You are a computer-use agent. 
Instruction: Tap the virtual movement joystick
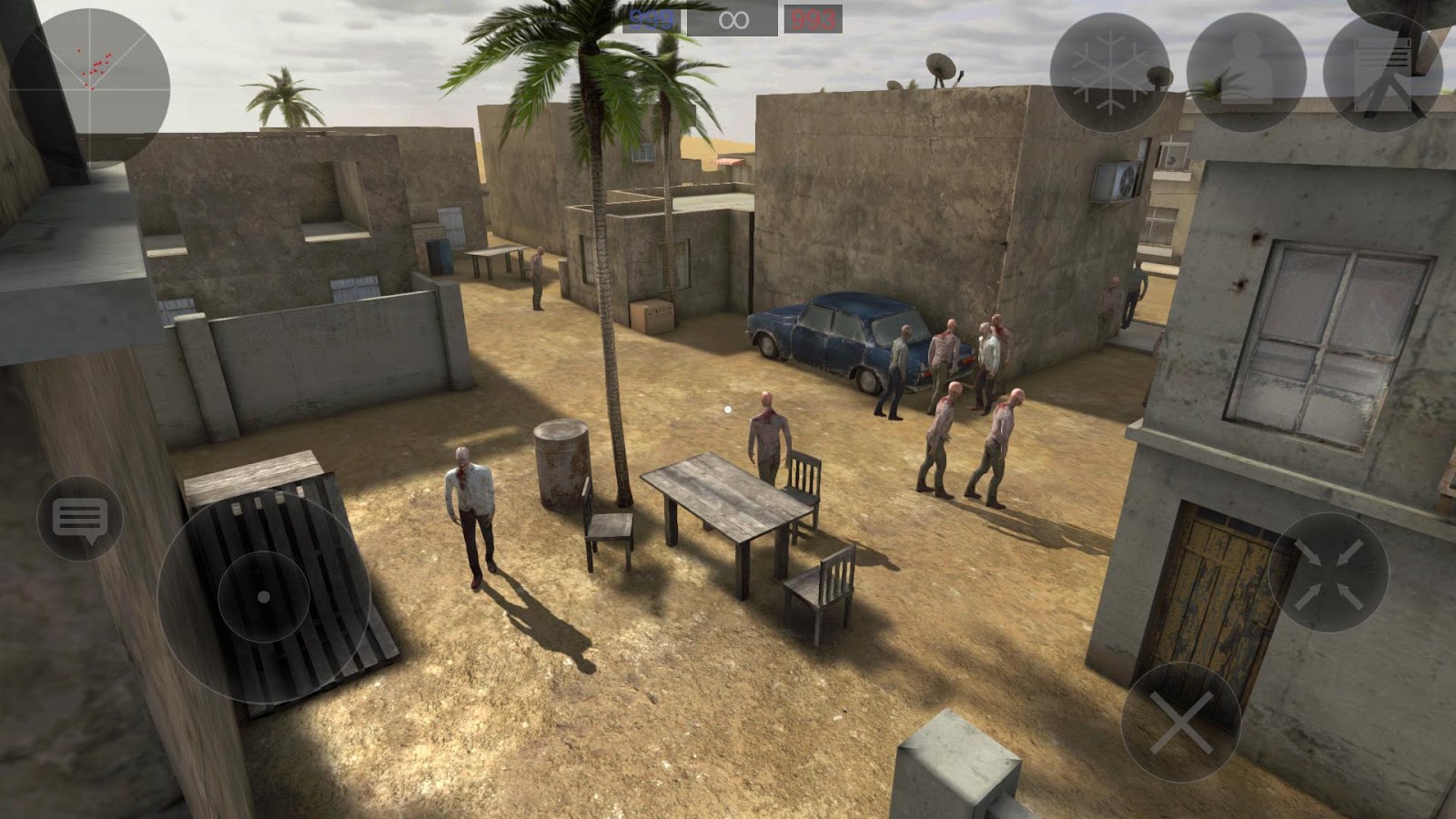262,598
